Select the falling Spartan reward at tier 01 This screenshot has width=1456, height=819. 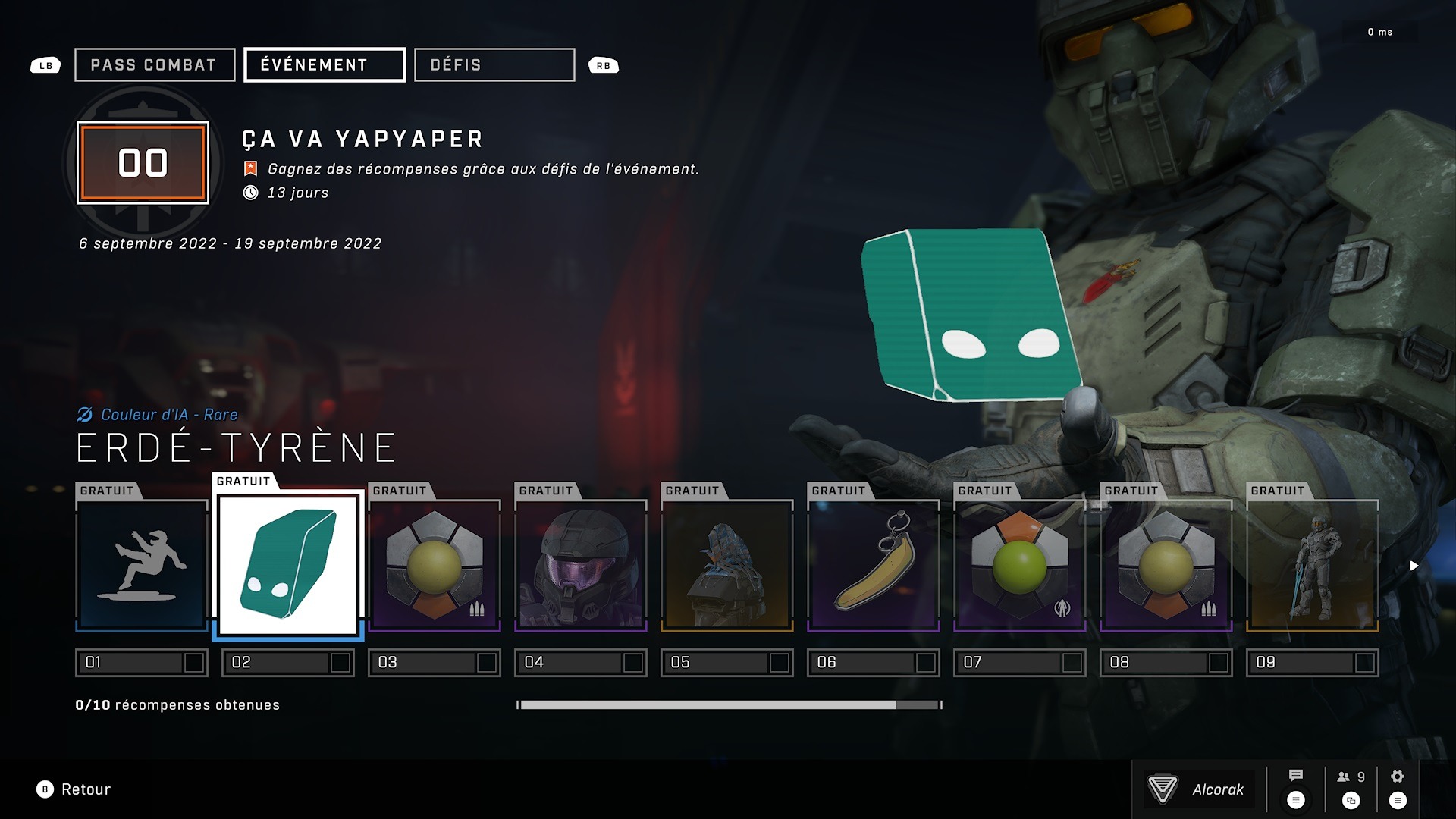(142, 566)
